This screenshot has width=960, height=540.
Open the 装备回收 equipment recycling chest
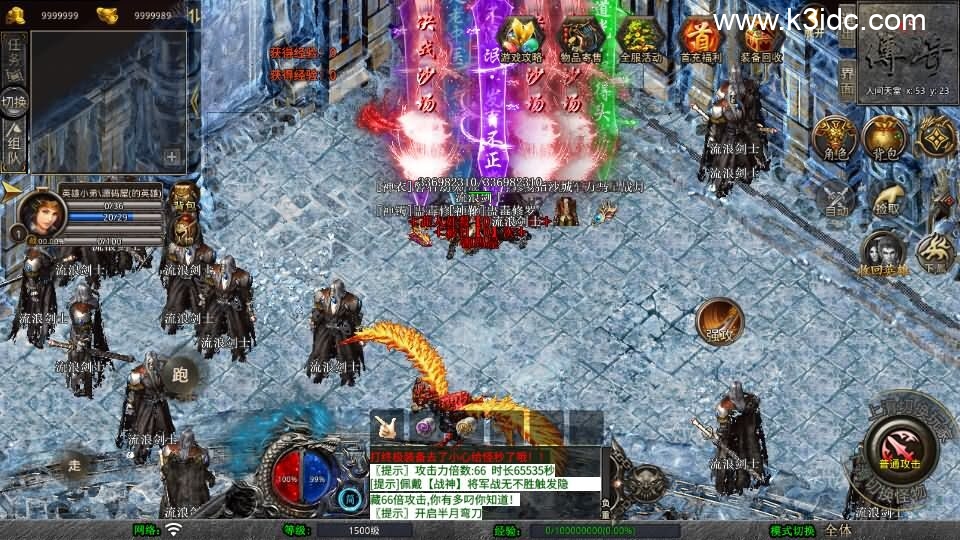pyautogui.click(x=760, y=38)
